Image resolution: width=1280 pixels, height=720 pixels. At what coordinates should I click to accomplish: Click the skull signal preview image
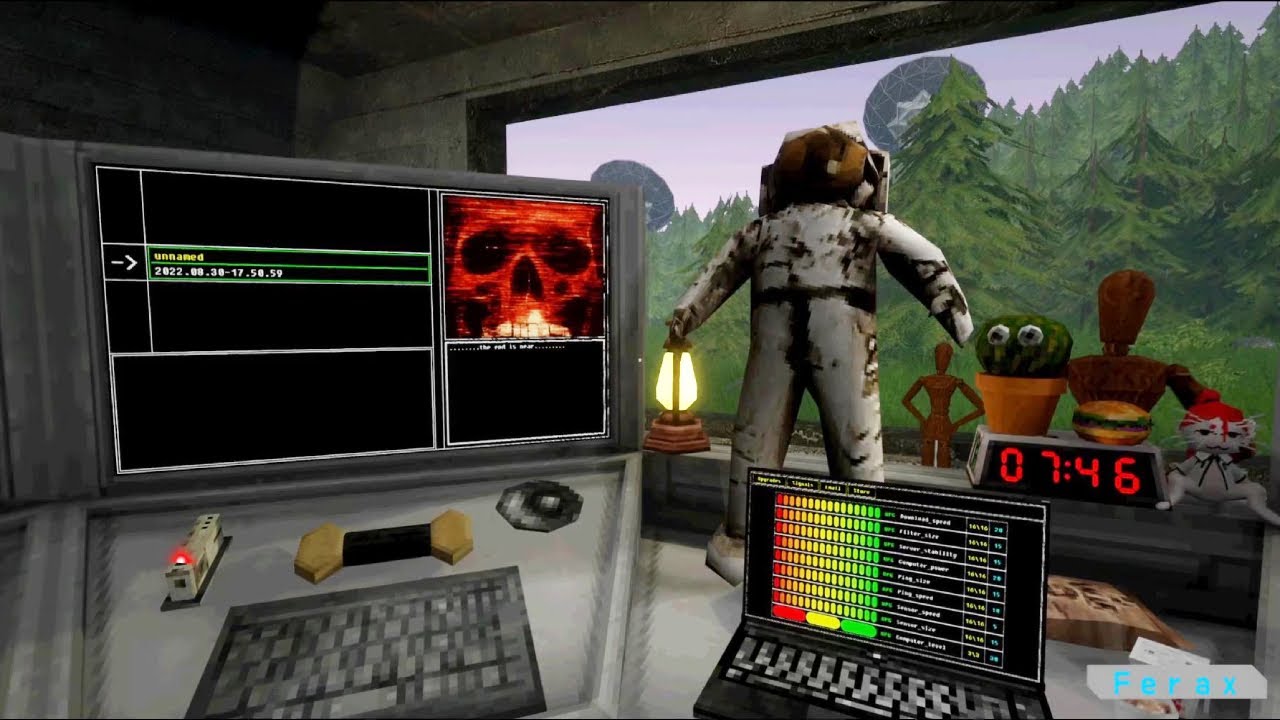[525, 270]
